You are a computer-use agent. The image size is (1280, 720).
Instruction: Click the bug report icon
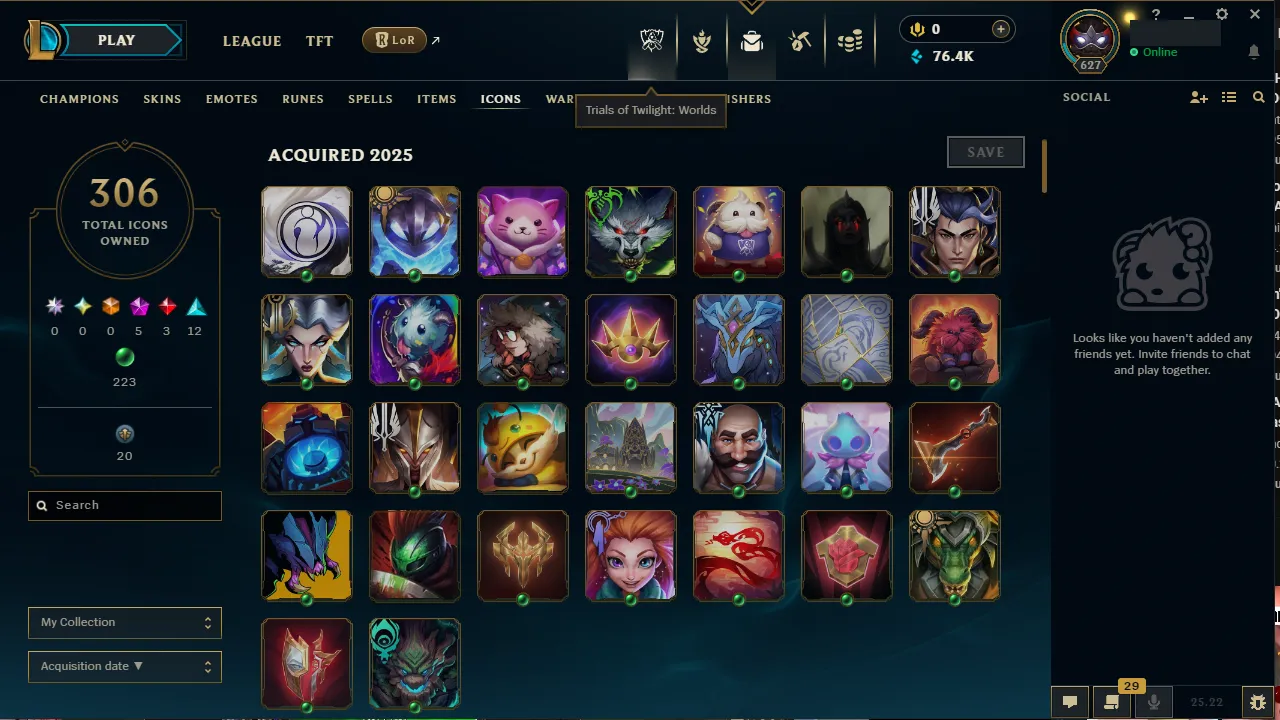click(x=1257, y=702)
